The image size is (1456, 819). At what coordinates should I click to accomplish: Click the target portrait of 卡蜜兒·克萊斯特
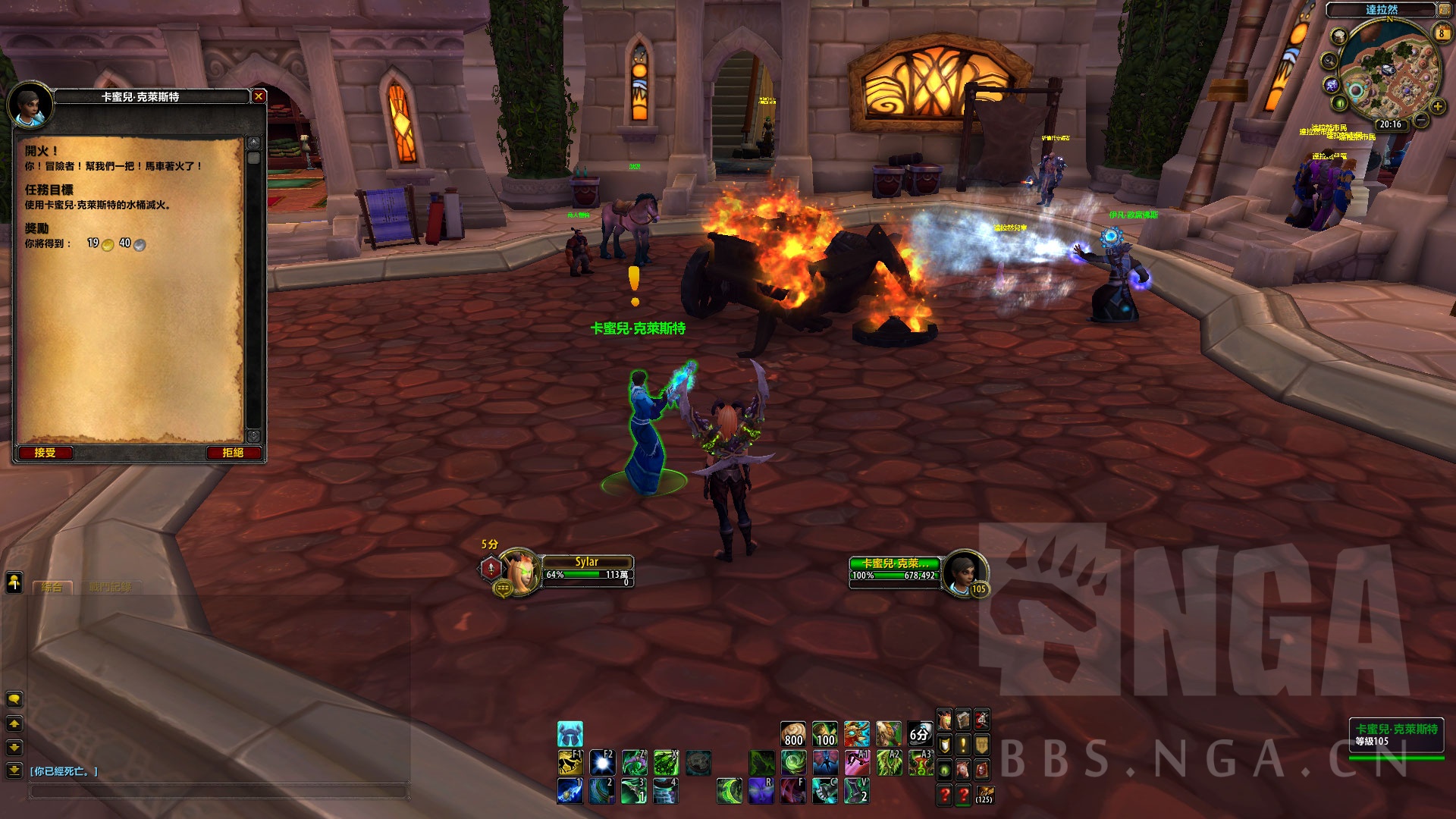[x=963, y=571]
